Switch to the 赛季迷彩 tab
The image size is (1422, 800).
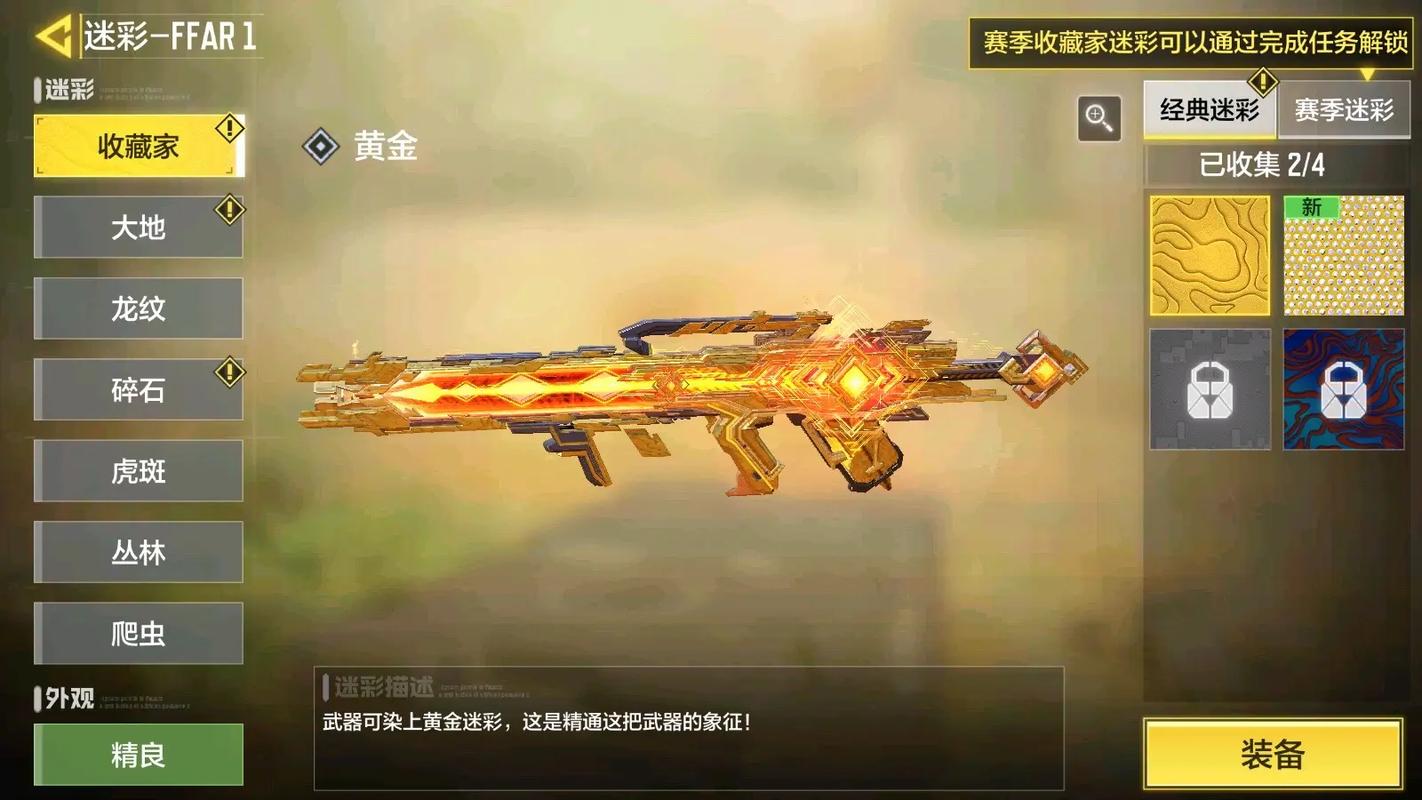coord(1344,112)
